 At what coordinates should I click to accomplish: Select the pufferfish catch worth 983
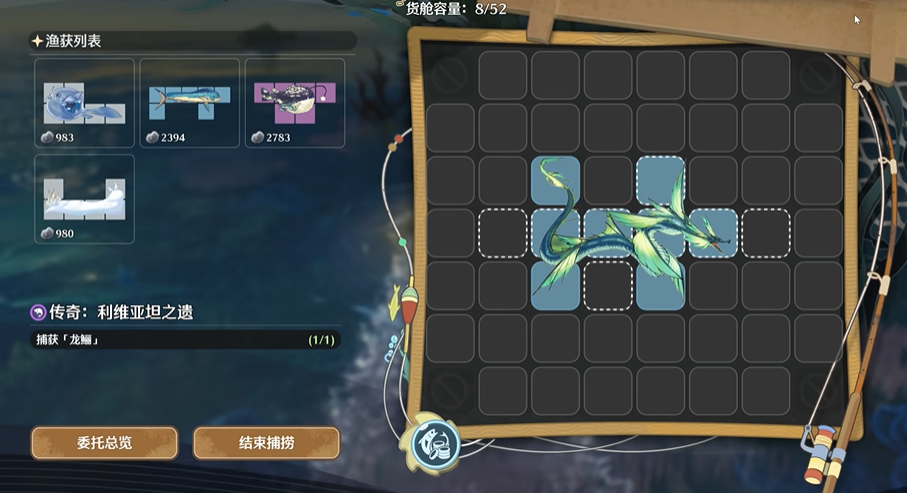[x=84, y=102]
